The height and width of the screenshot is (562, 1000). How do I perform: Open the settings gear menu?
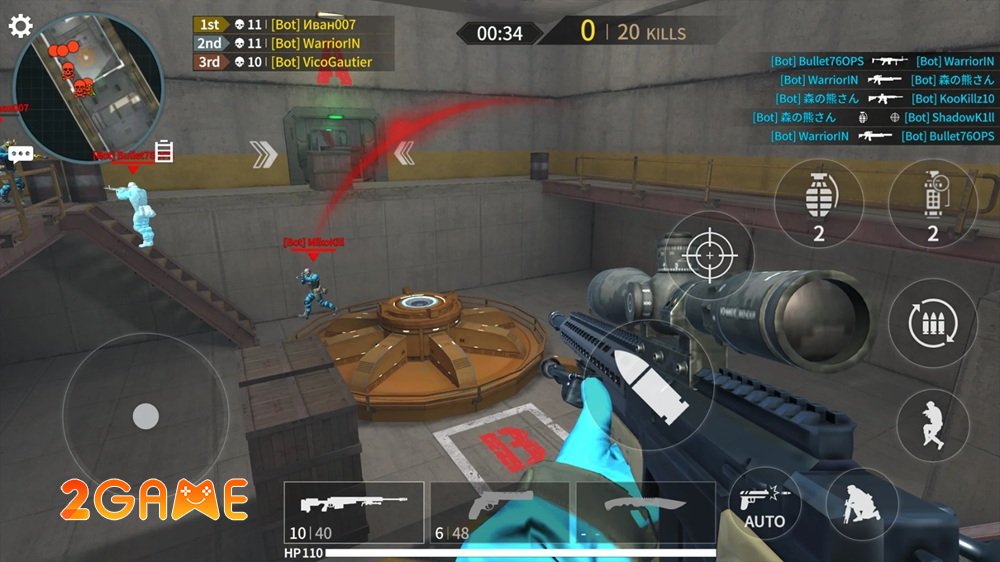21,26
